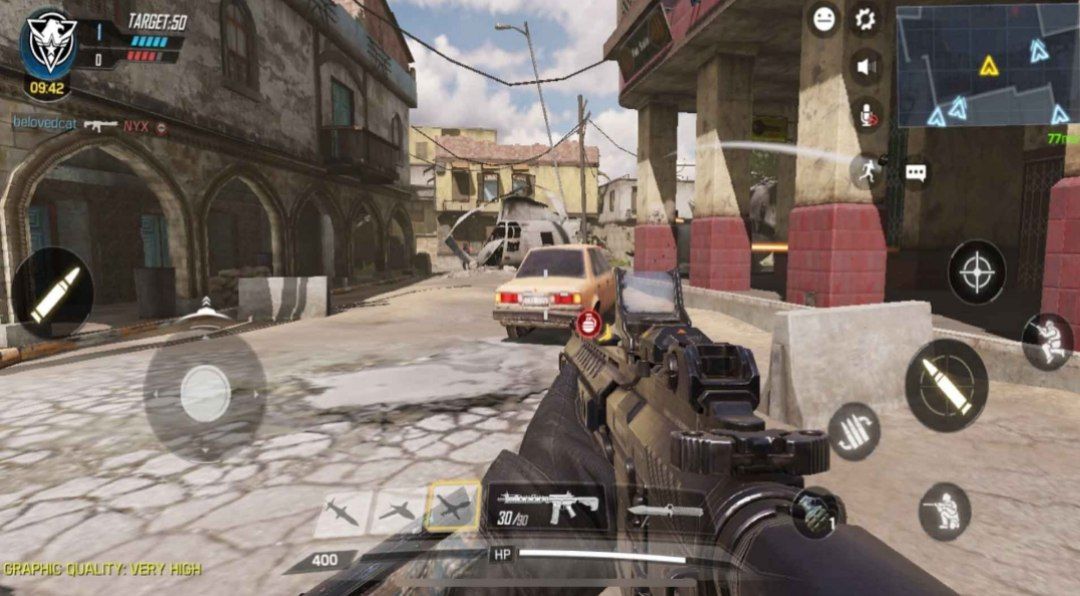The height and width of the screenshot is (596, 1080).
Task: Tap the reload magazine button
Action: point(854,431)
